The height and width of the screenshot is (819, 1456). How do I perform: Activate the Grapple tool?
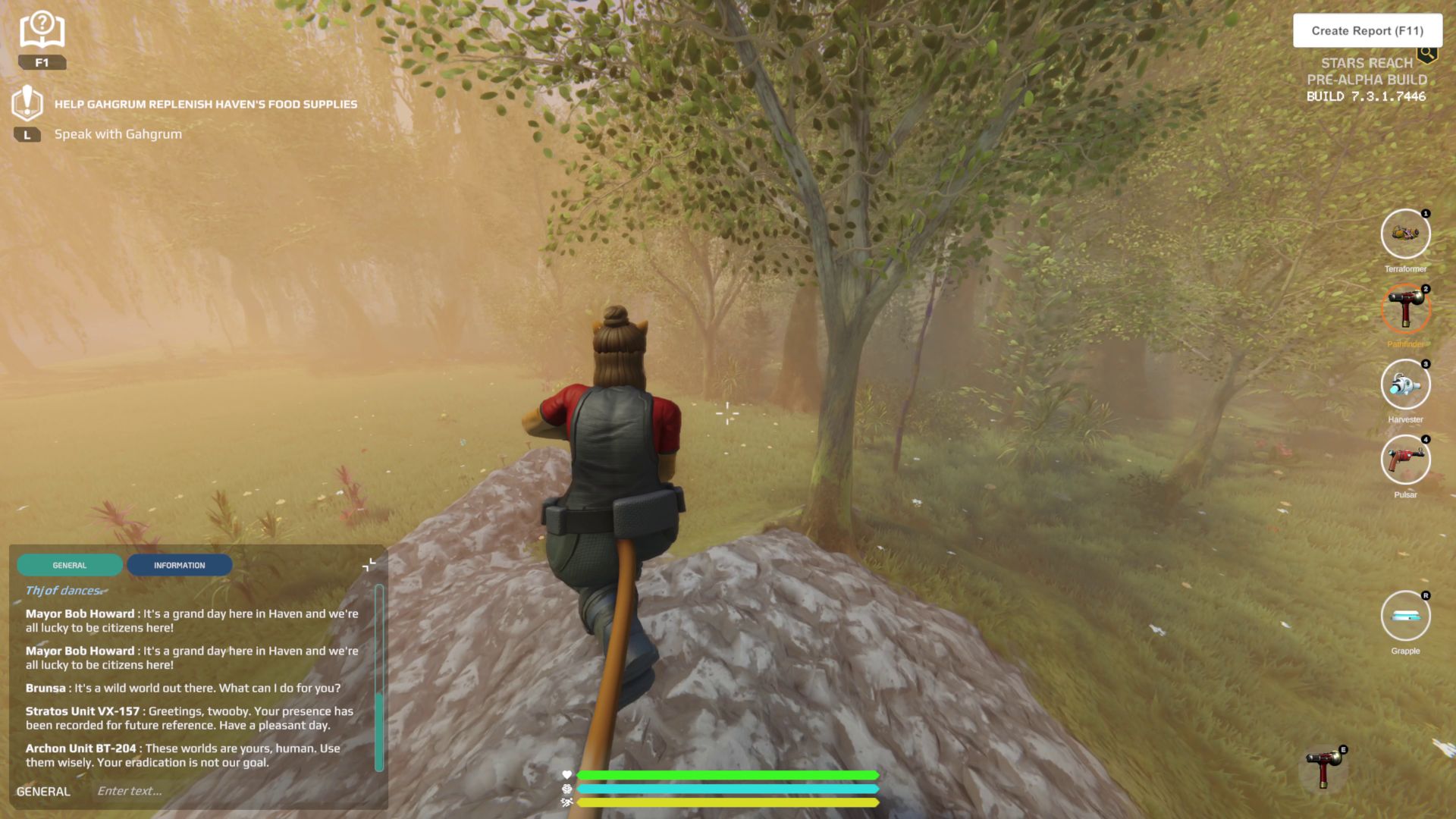tap(1405, 616)
